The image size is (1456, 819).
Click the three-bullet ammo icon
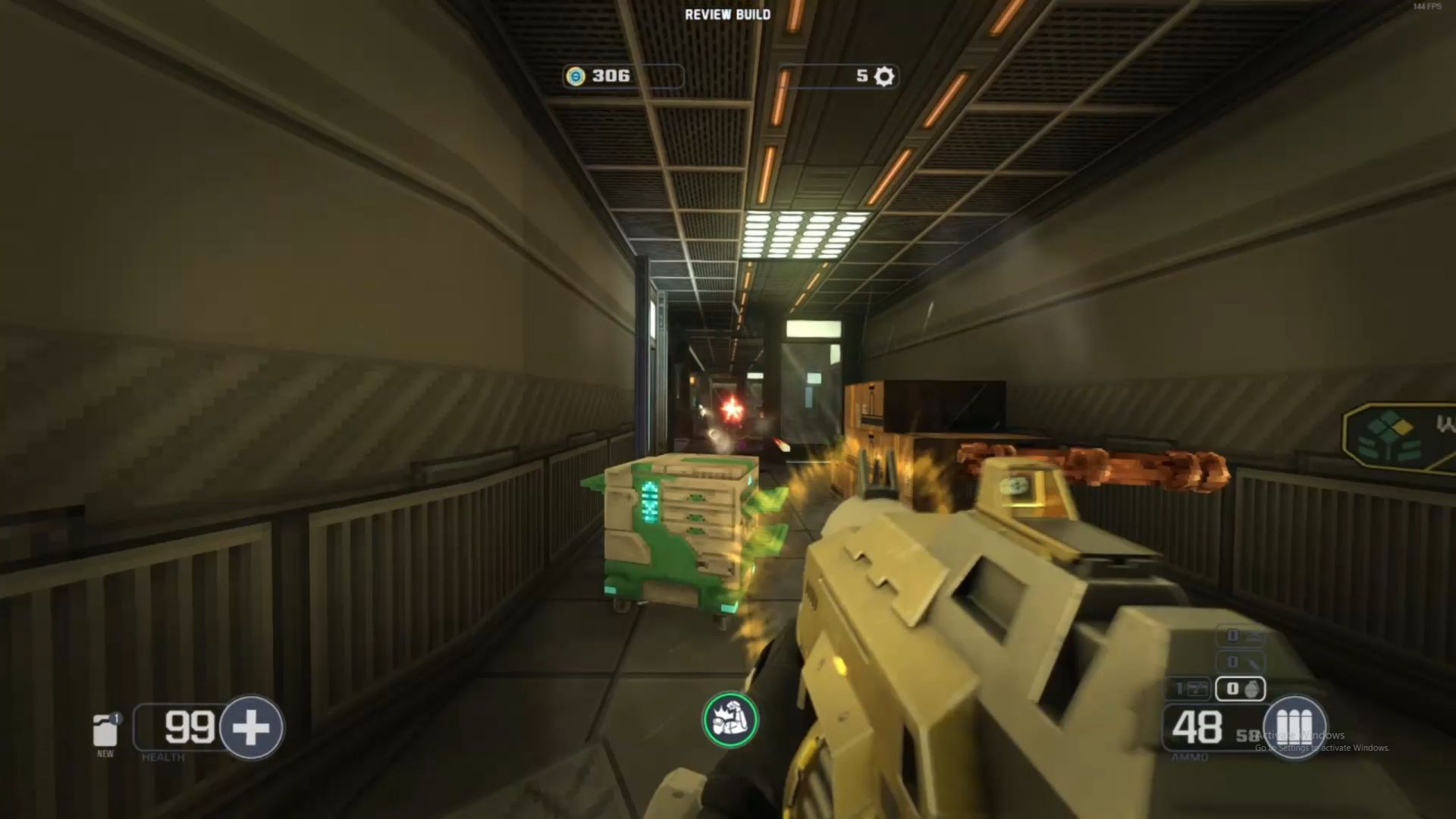click(x=1294, y=726)
